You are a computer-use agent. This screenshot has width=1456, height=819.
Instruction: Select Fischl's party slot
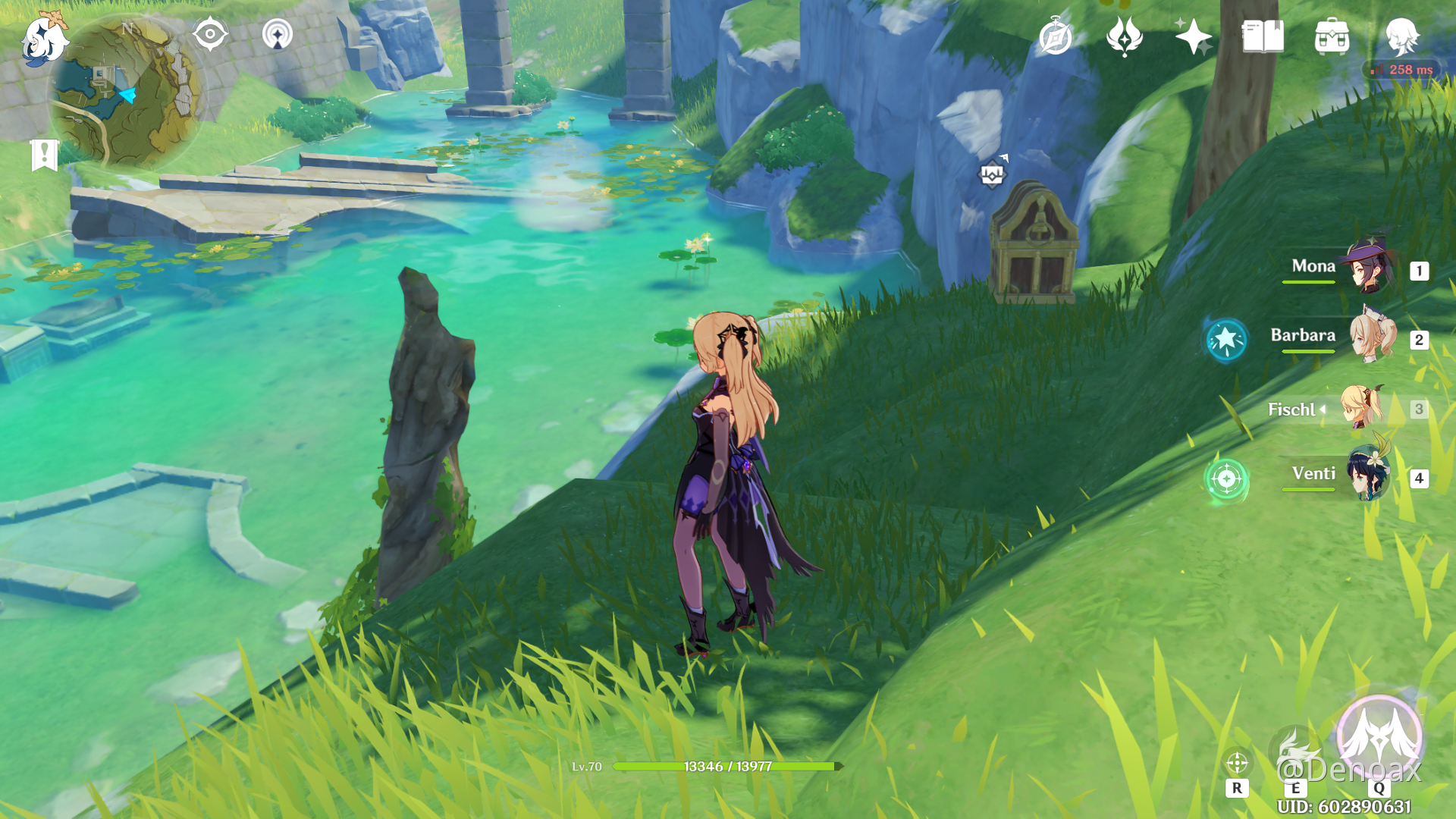pyautogui.click(x=1361, y=408)
